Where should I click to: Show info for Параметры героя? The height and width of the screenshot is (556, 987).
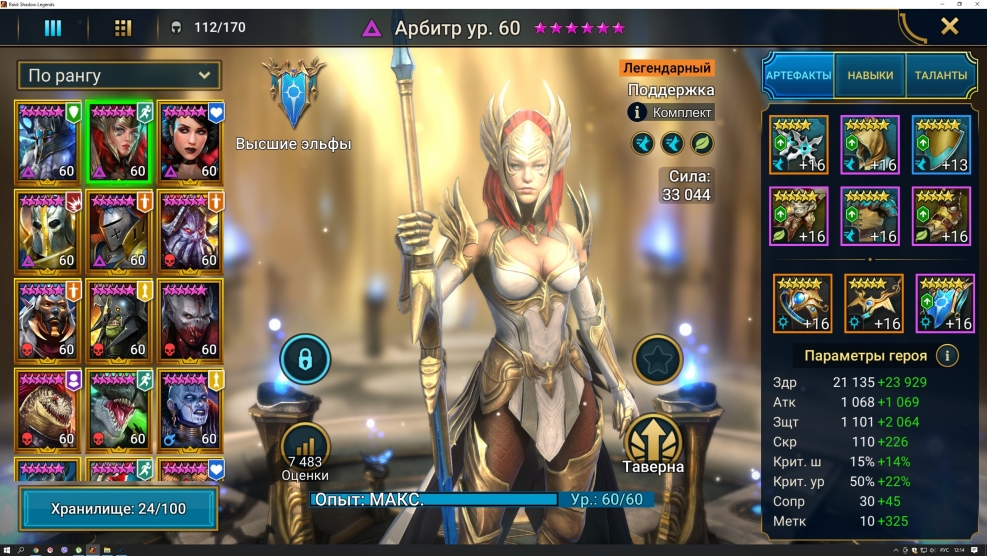point(946,355)
